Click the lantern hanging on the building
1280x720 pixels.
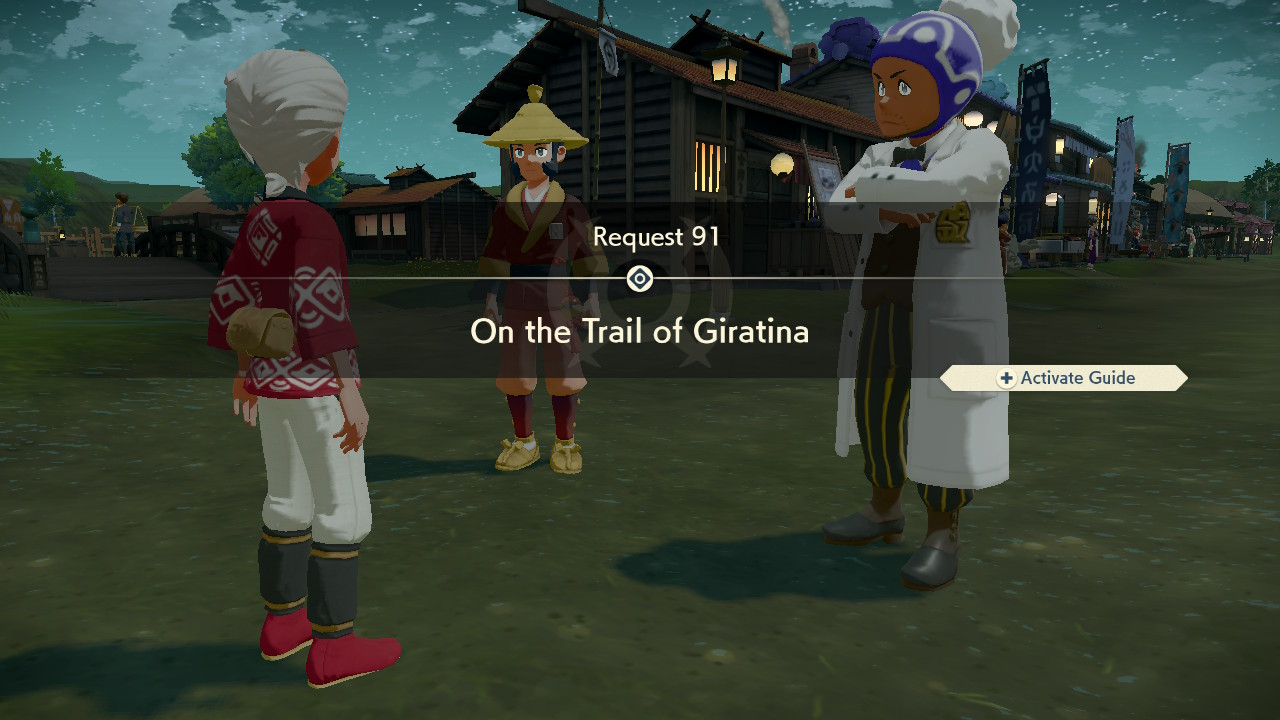coord(723,70)
